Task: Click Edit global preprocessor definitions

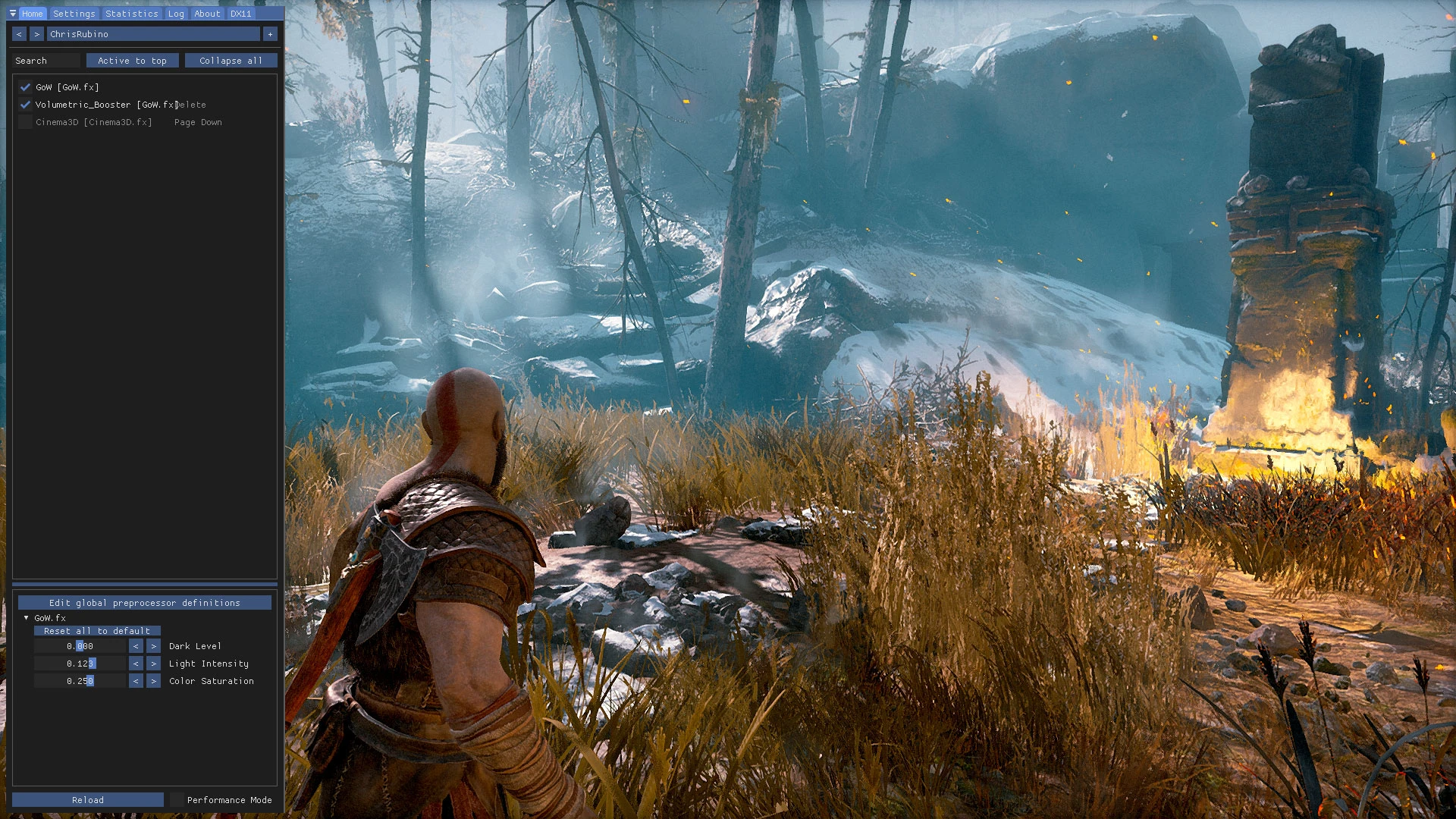Action: click(x=144, y=602)
